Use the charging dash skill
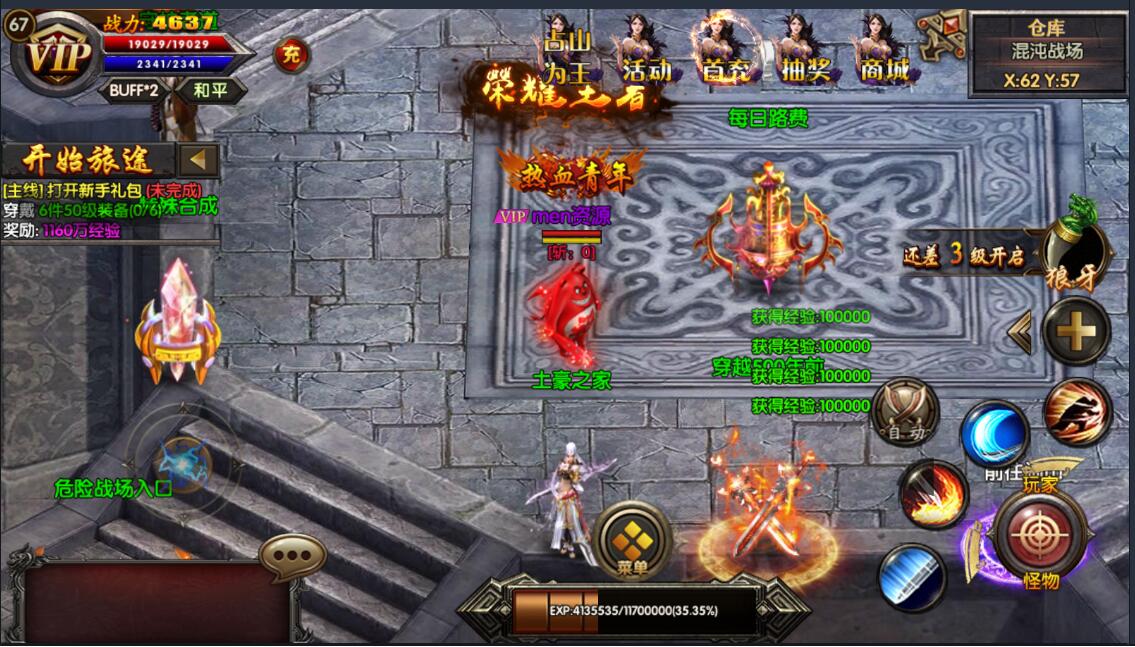This screenshot has width=1135, height=647. click(1077, 413)
